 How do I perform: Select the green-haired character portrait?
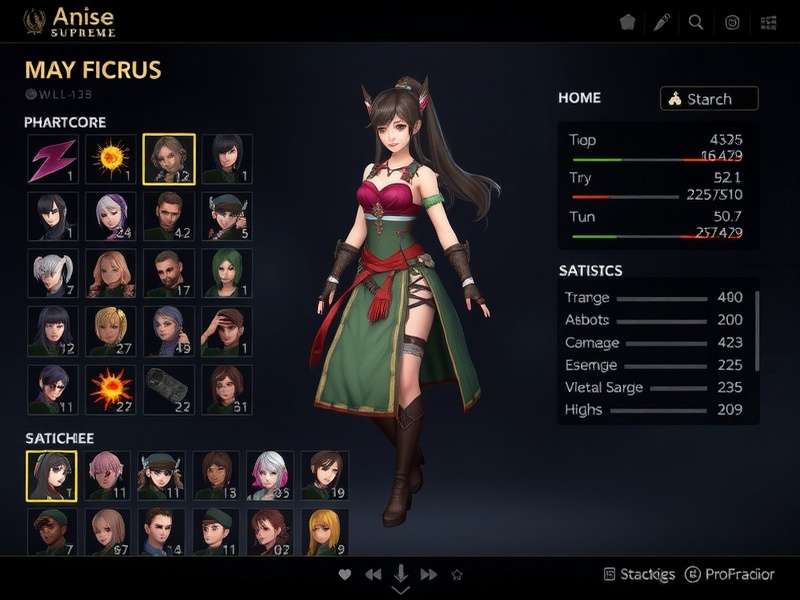tap(226, 273)
